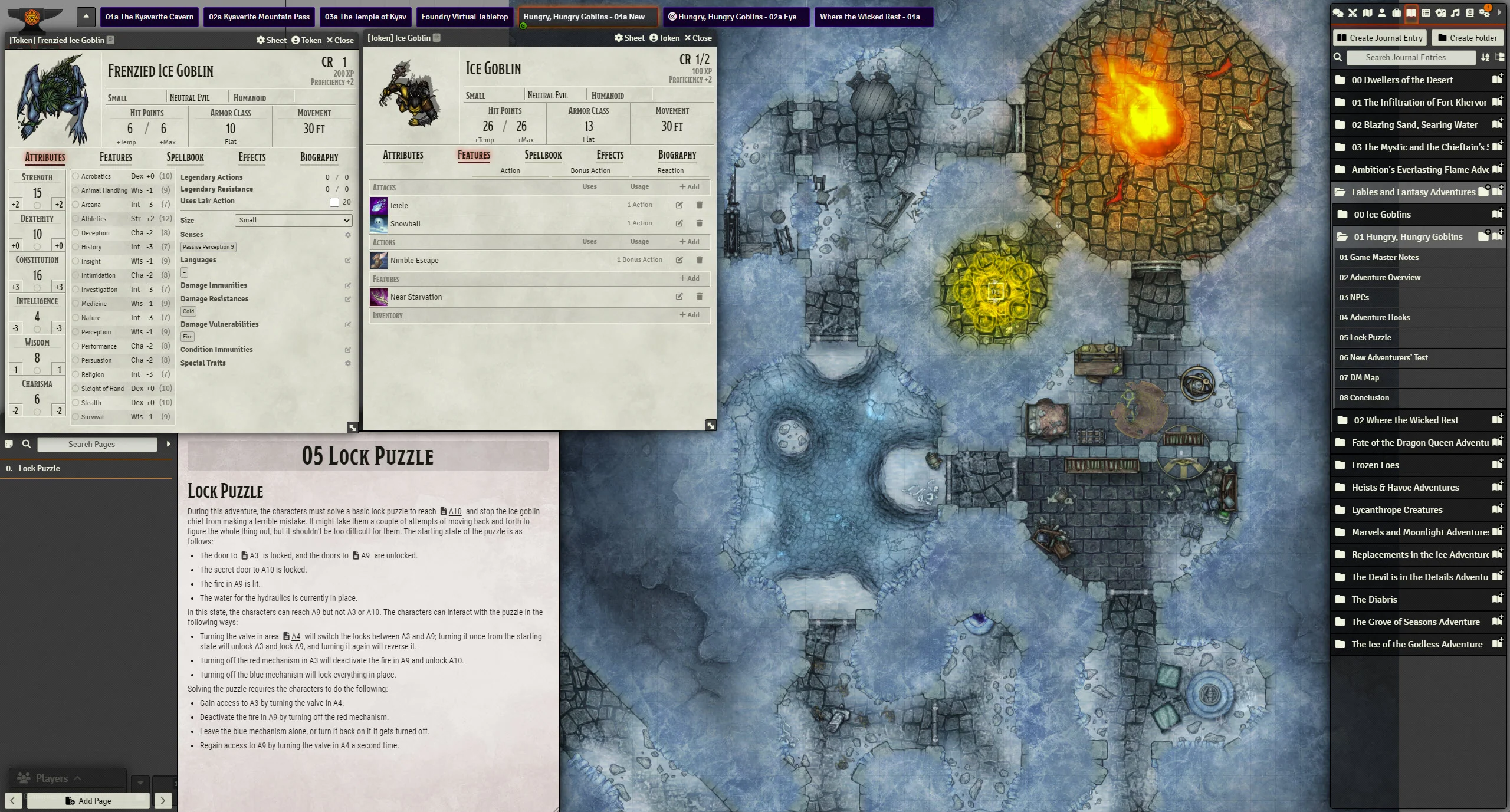
Task: Open Where the Wicked Rest scene tab
Action: click(x=873, y=17)
